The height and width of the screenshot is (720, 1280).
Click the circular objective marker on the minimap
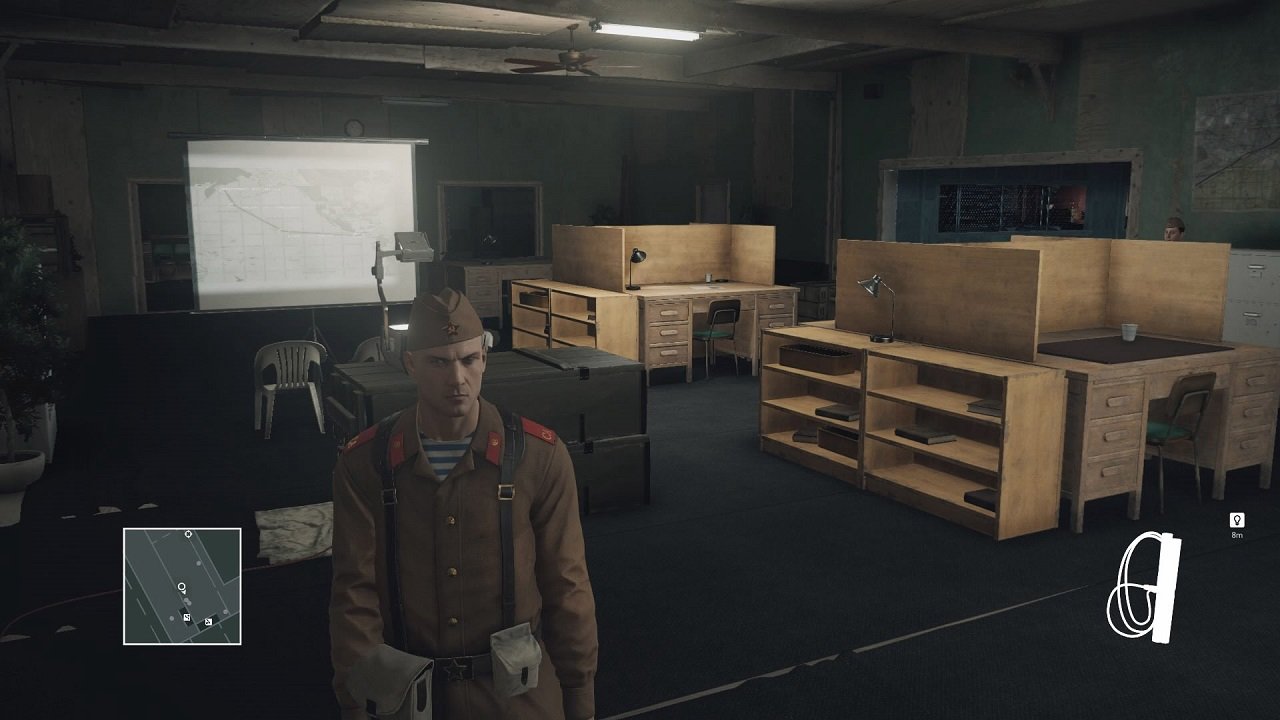pos(182,586)
